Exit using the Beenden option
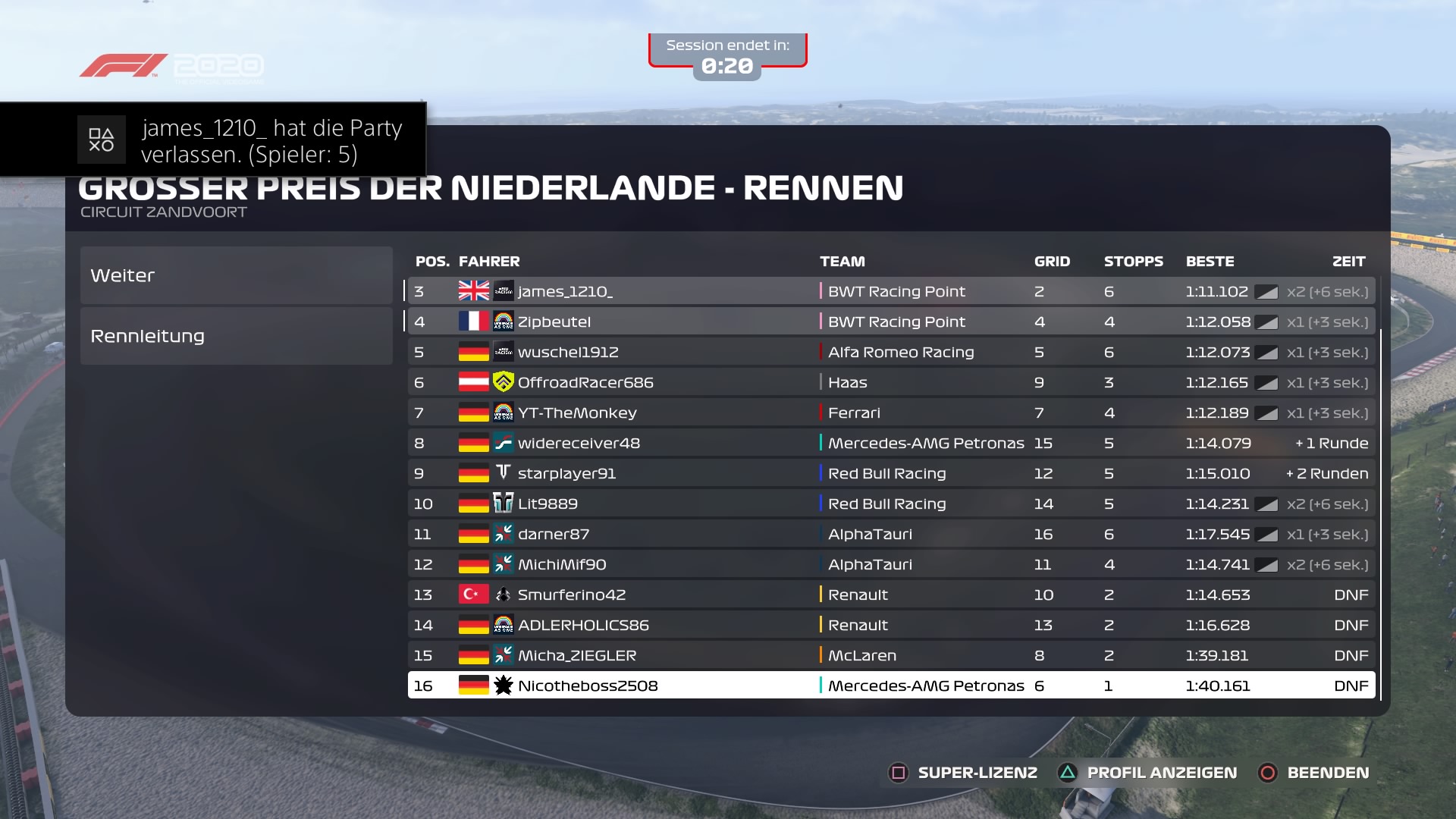 click(1314, 773)
